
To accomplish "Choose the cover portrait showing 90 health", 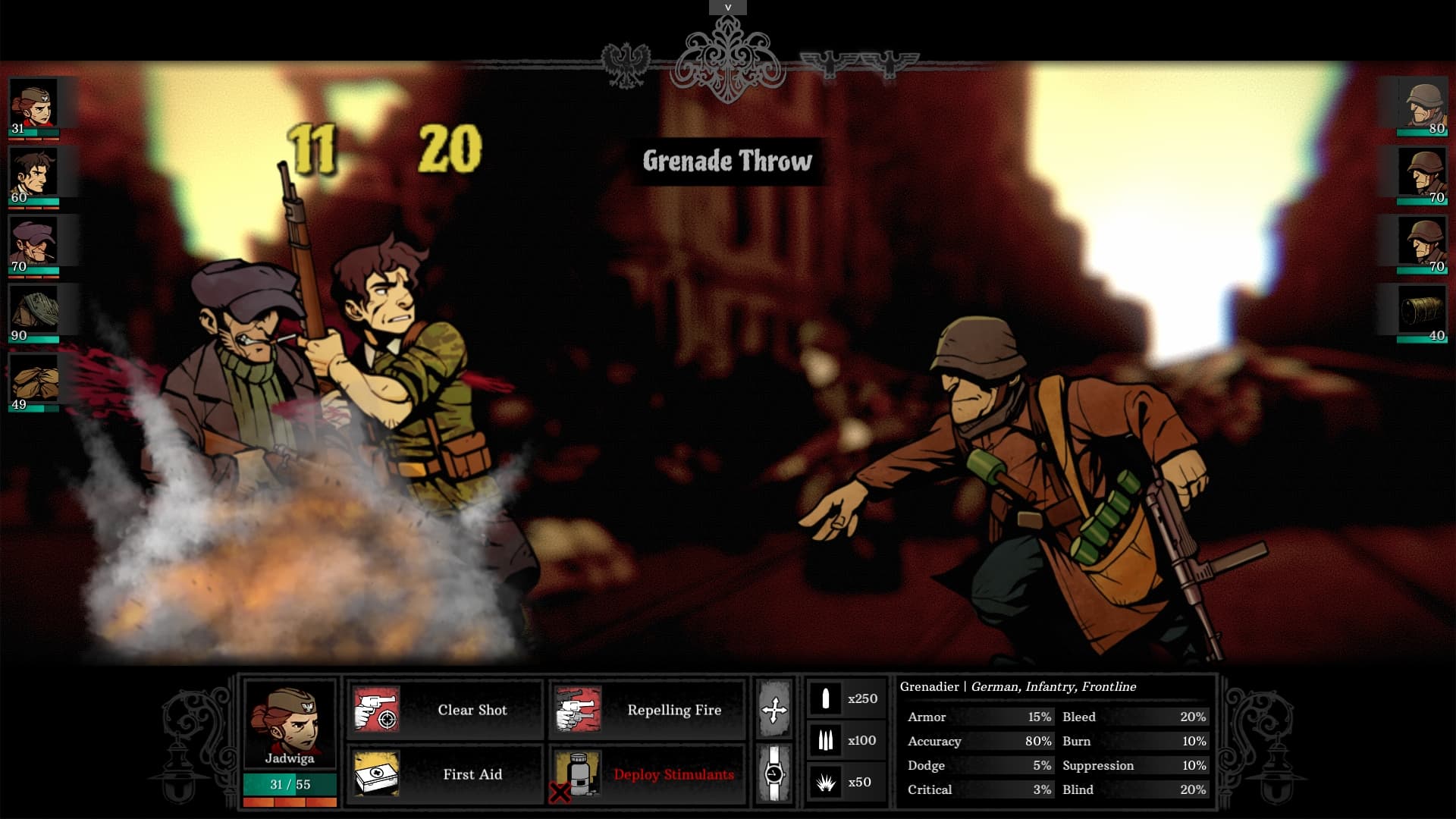I will tap(34, 312).
